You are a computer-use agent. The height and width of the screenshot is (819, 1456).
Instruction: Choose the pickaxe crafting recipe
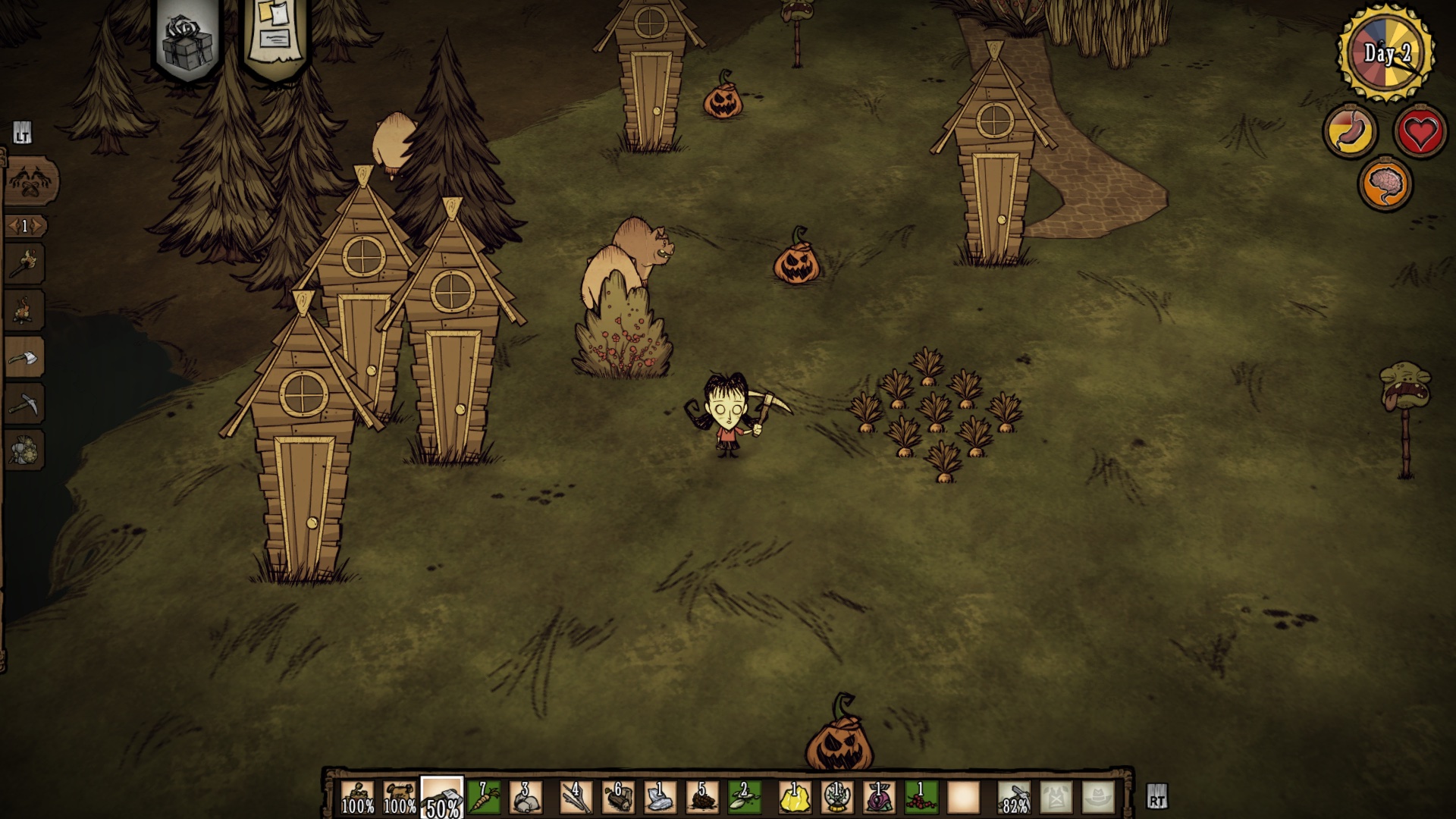click(25, 403)
